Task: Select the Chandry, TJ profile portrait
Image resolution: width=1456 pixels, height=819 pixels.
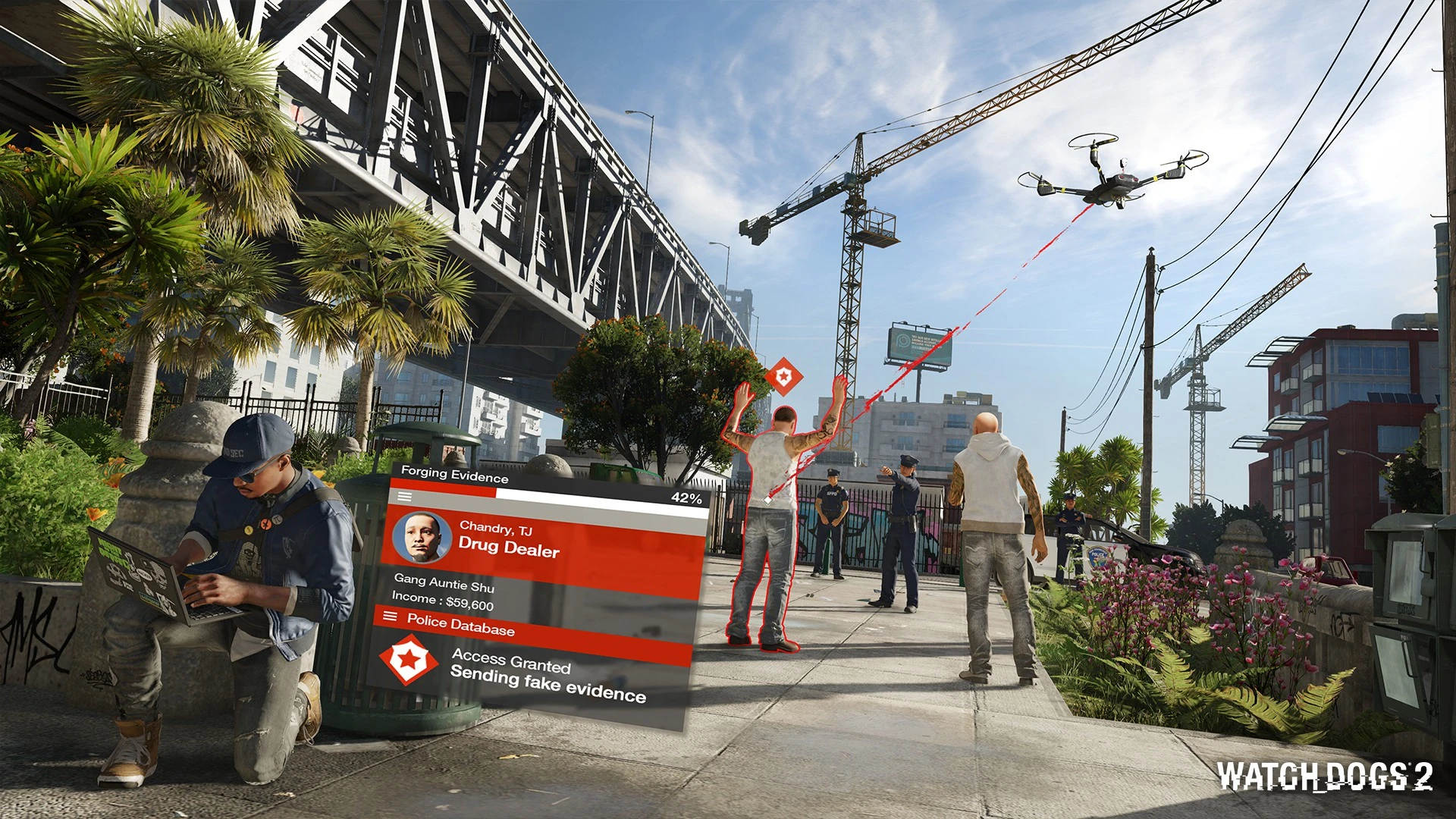Action: point(422,537)
